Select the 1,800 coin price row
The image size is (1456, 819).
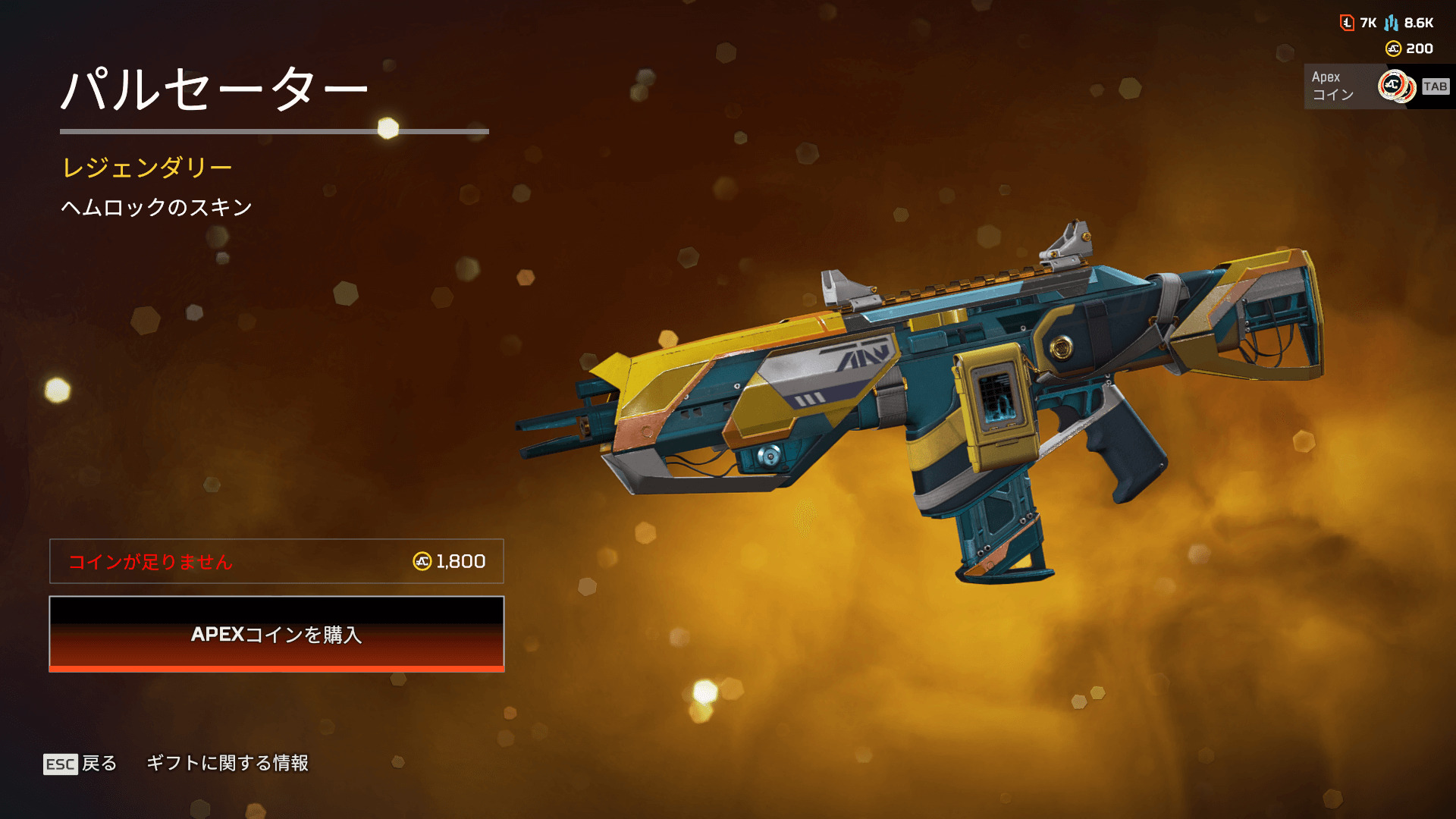tap(277, 561)
